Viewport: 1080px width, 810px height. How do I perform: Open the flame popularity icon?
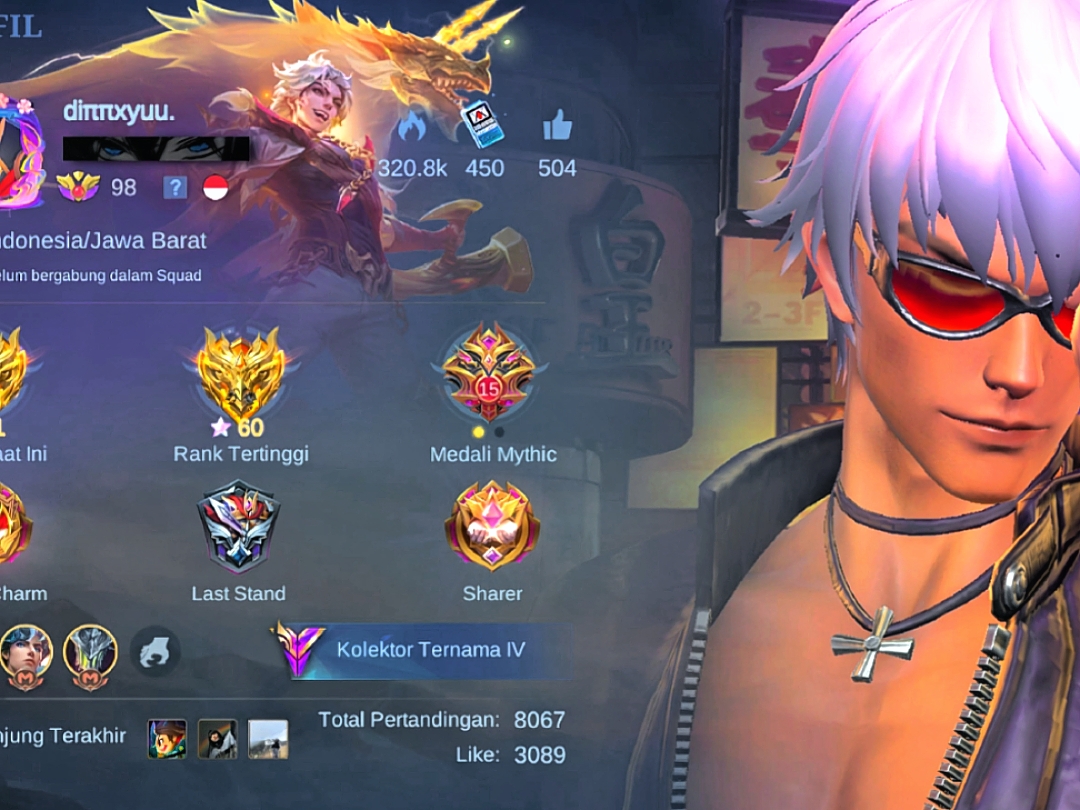coord(411,126)
